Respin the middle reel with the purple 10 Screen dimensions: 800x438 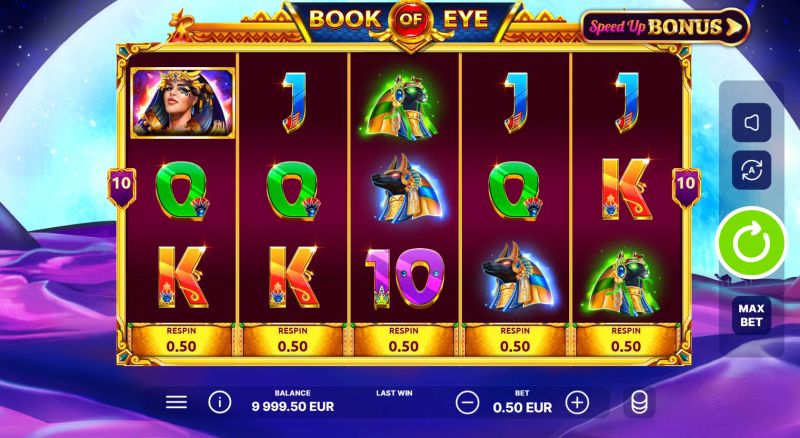tap(403, 340)
